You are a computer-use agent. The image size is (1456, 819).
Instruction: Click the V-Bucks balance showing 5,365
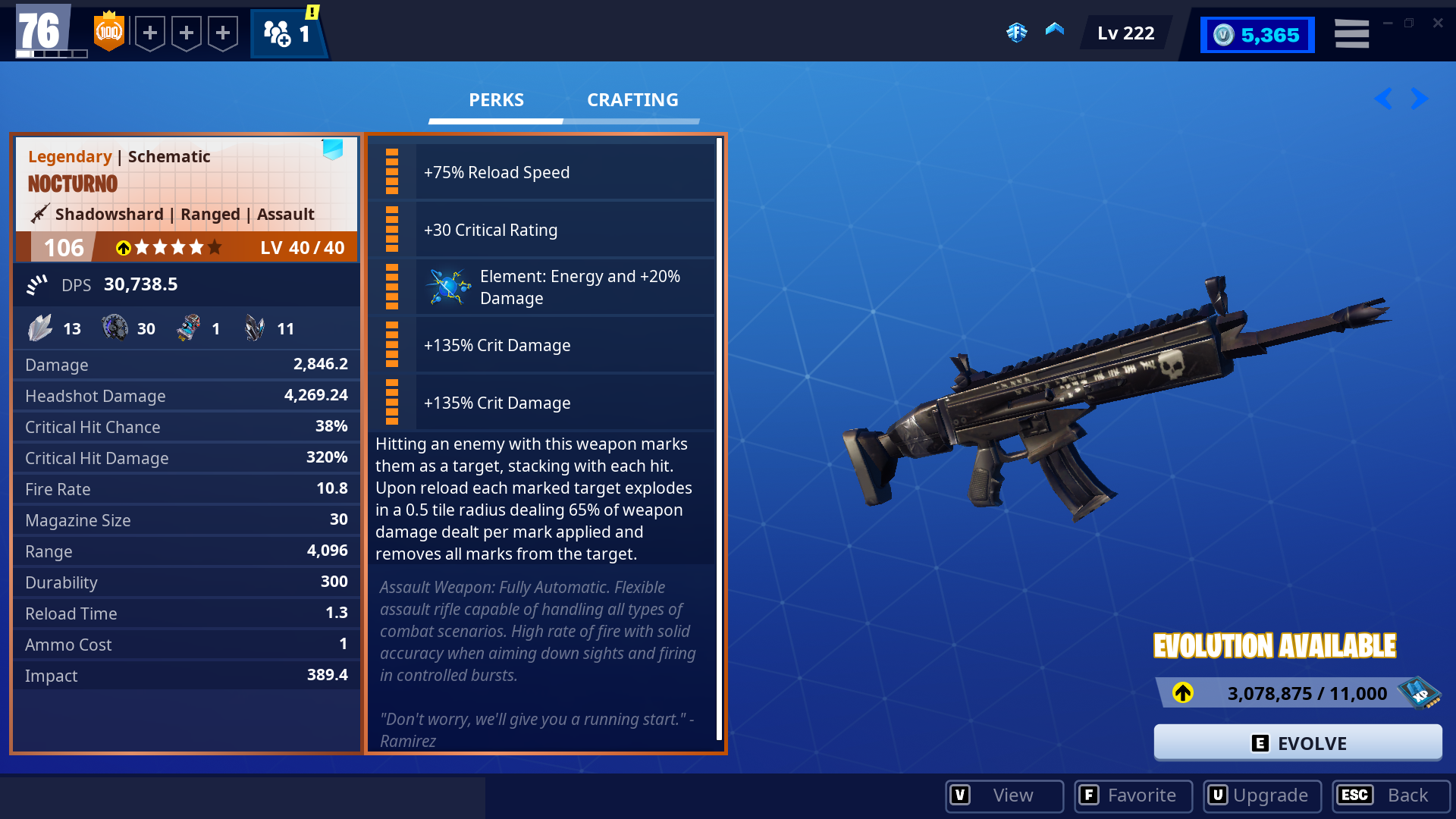pyautogui.click(x=1257, y=34)
